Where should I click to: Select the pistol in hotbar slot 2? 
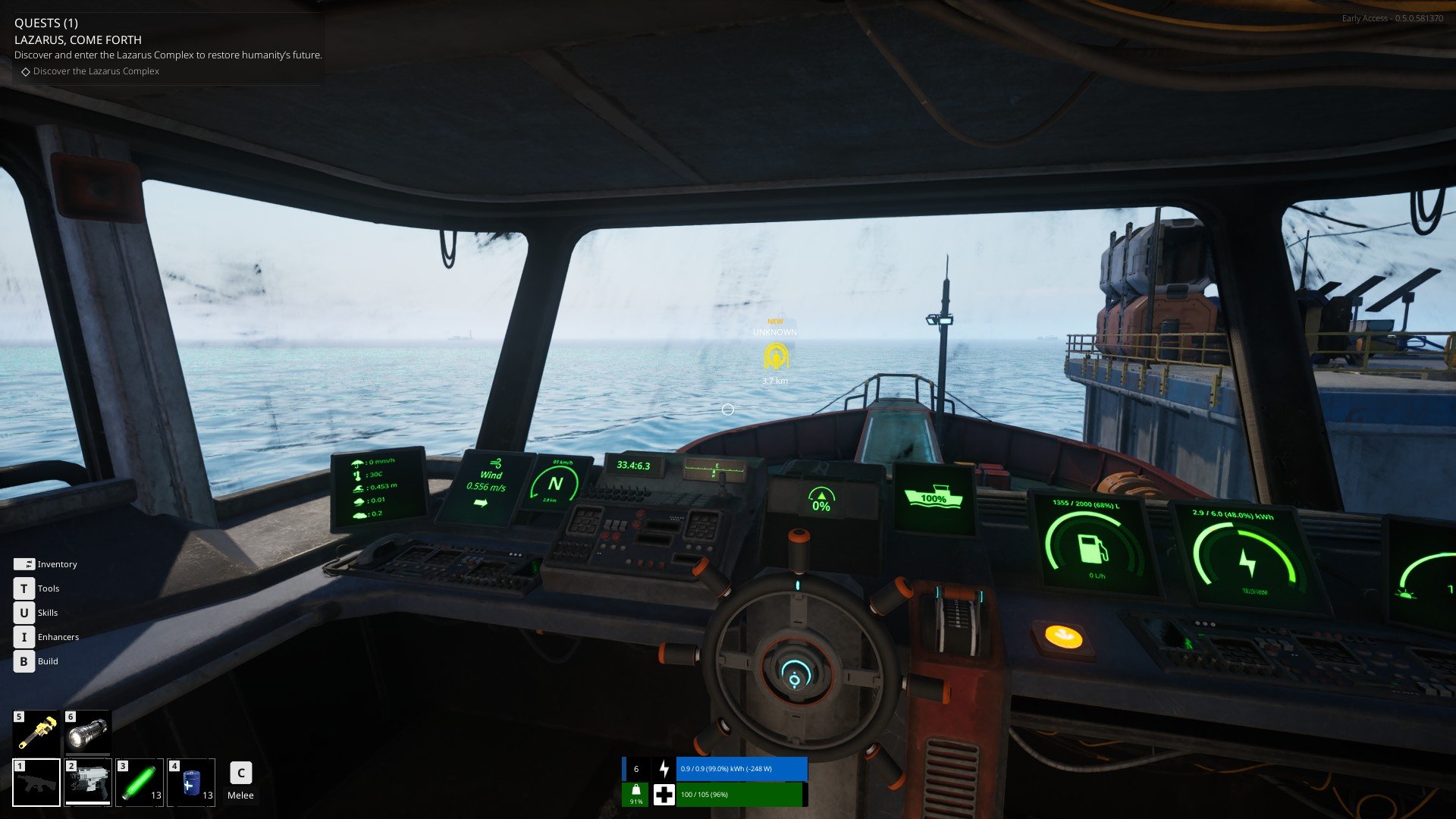[x=88, y=782]
